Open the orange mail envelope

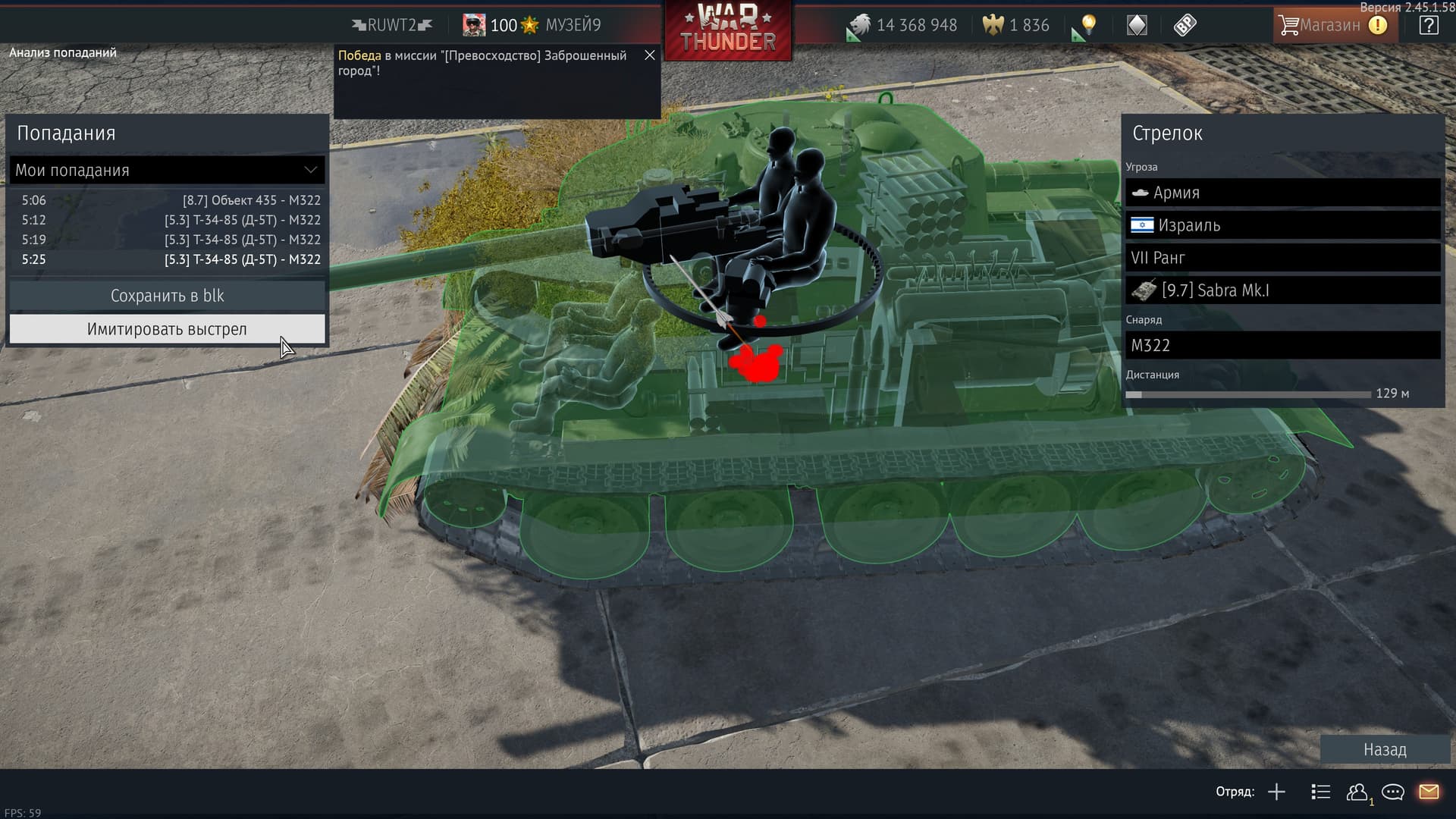[1429, 792]
